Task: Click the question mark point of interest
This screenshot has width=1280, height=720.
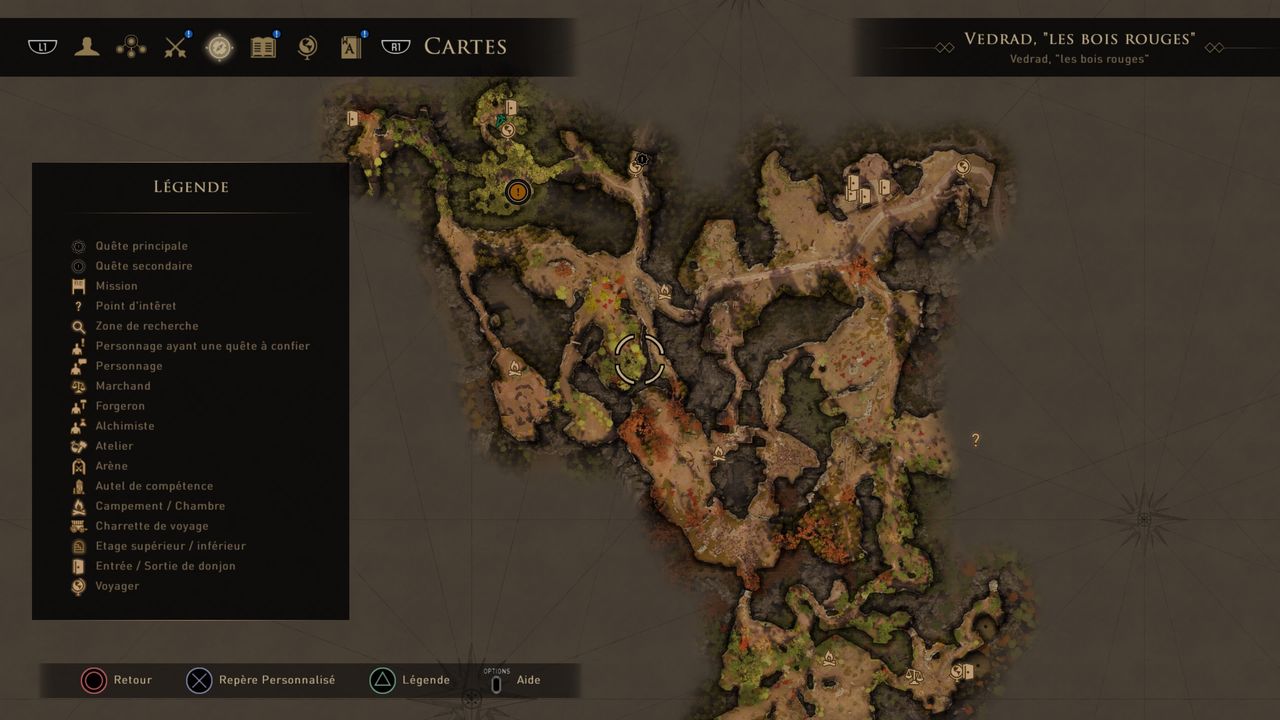Action: pyautogui.click(x=975, y=440)
